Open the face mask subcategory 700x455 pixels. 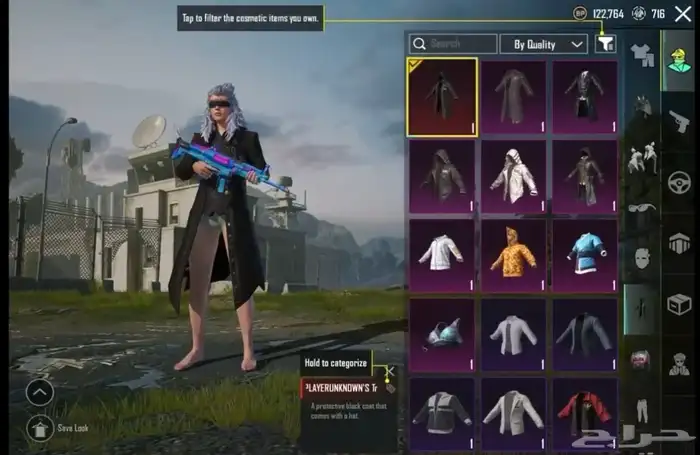[641, 258]
